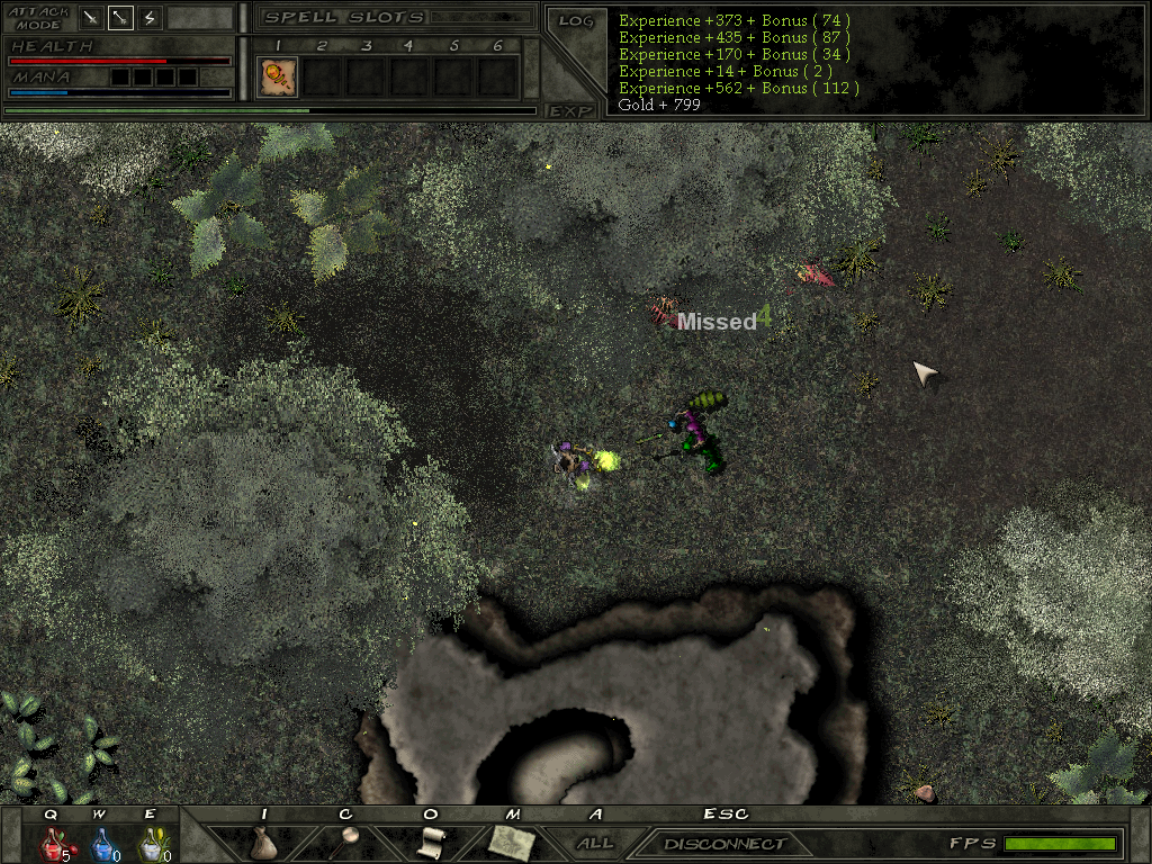
Task: Open the character sheet mace icon
Action: [346, 841]
